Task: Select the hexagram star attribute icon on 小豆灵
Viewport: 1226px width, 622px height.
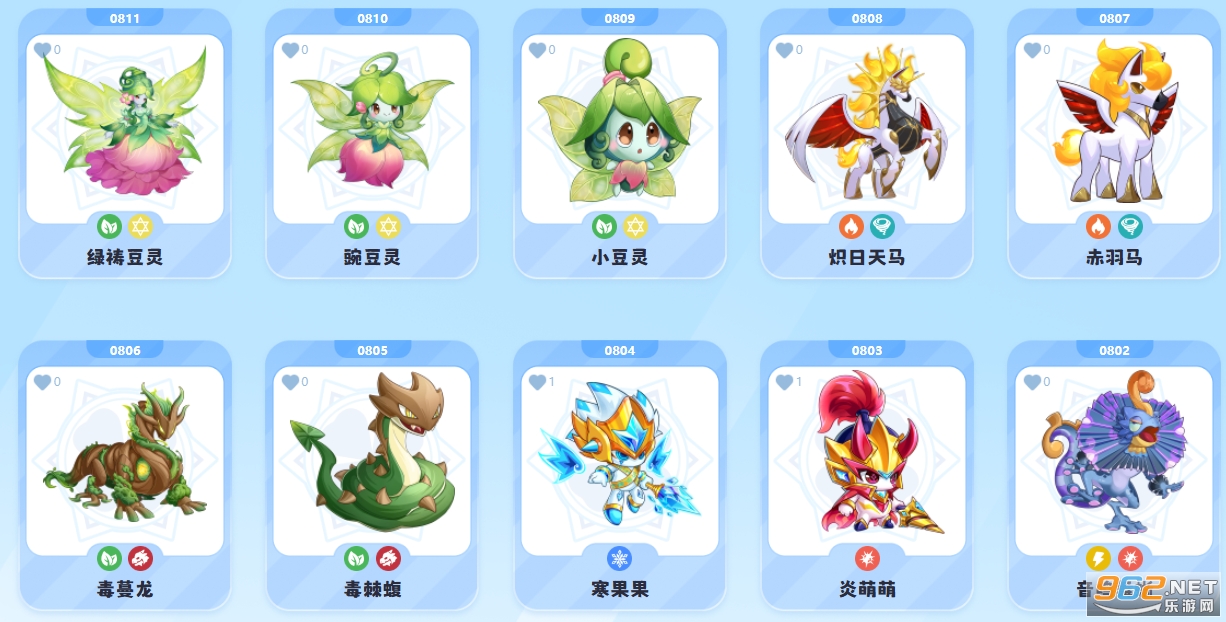Action: coord(635,226)
